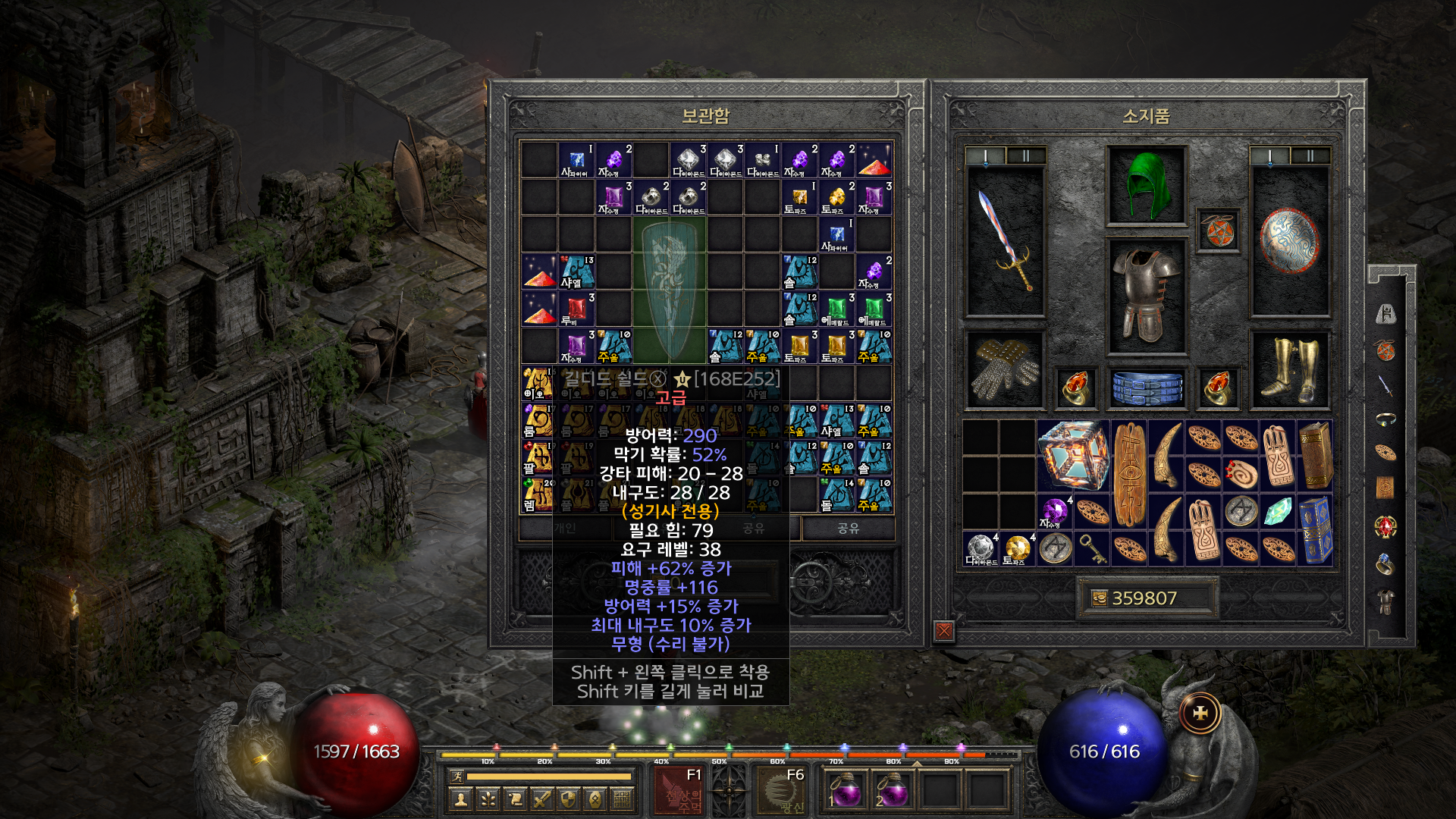Select the F6 skill icon
1456x819 pixels.
coord(782,790)
